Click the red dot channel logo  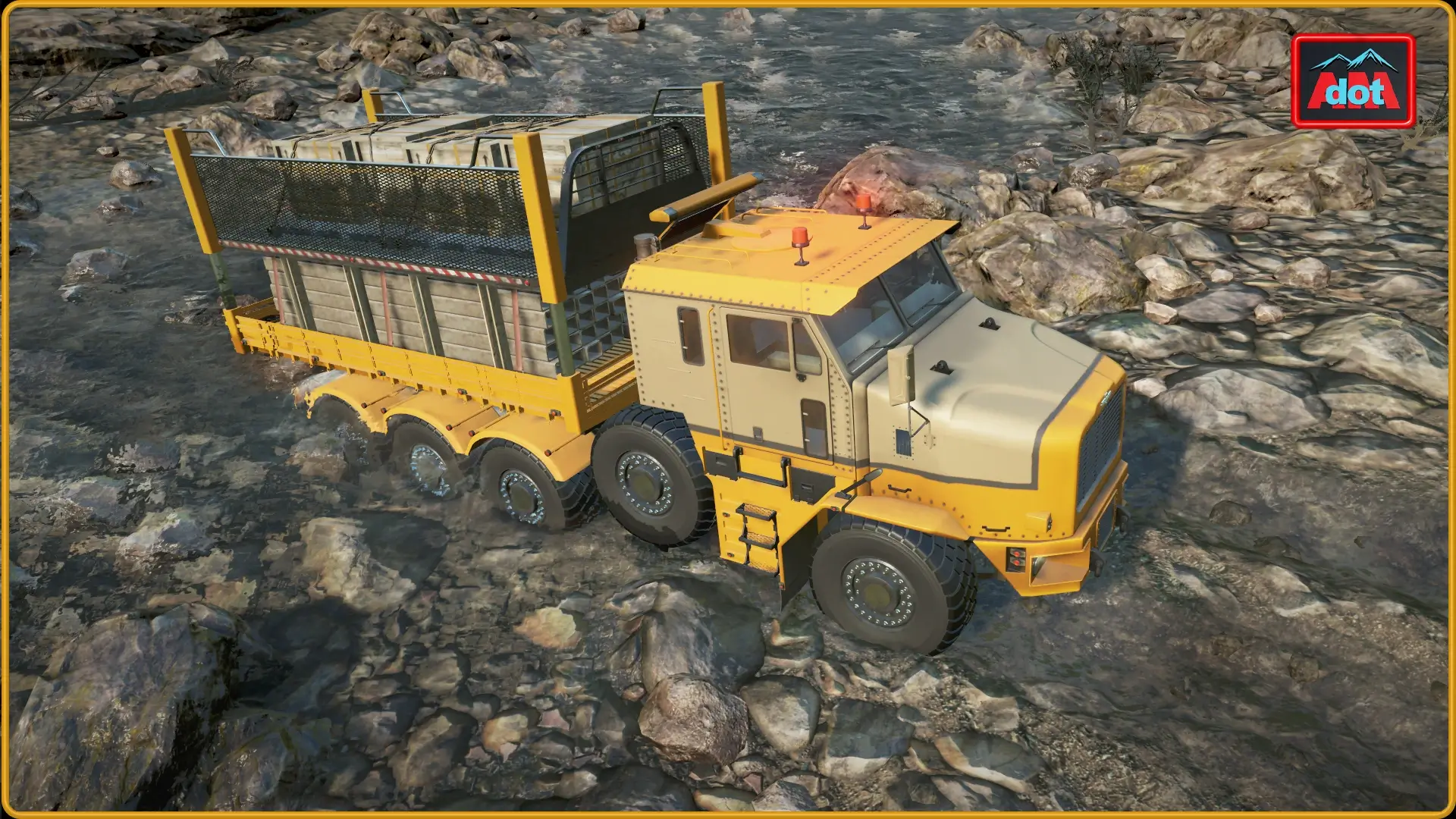(x=1354, y=80)
